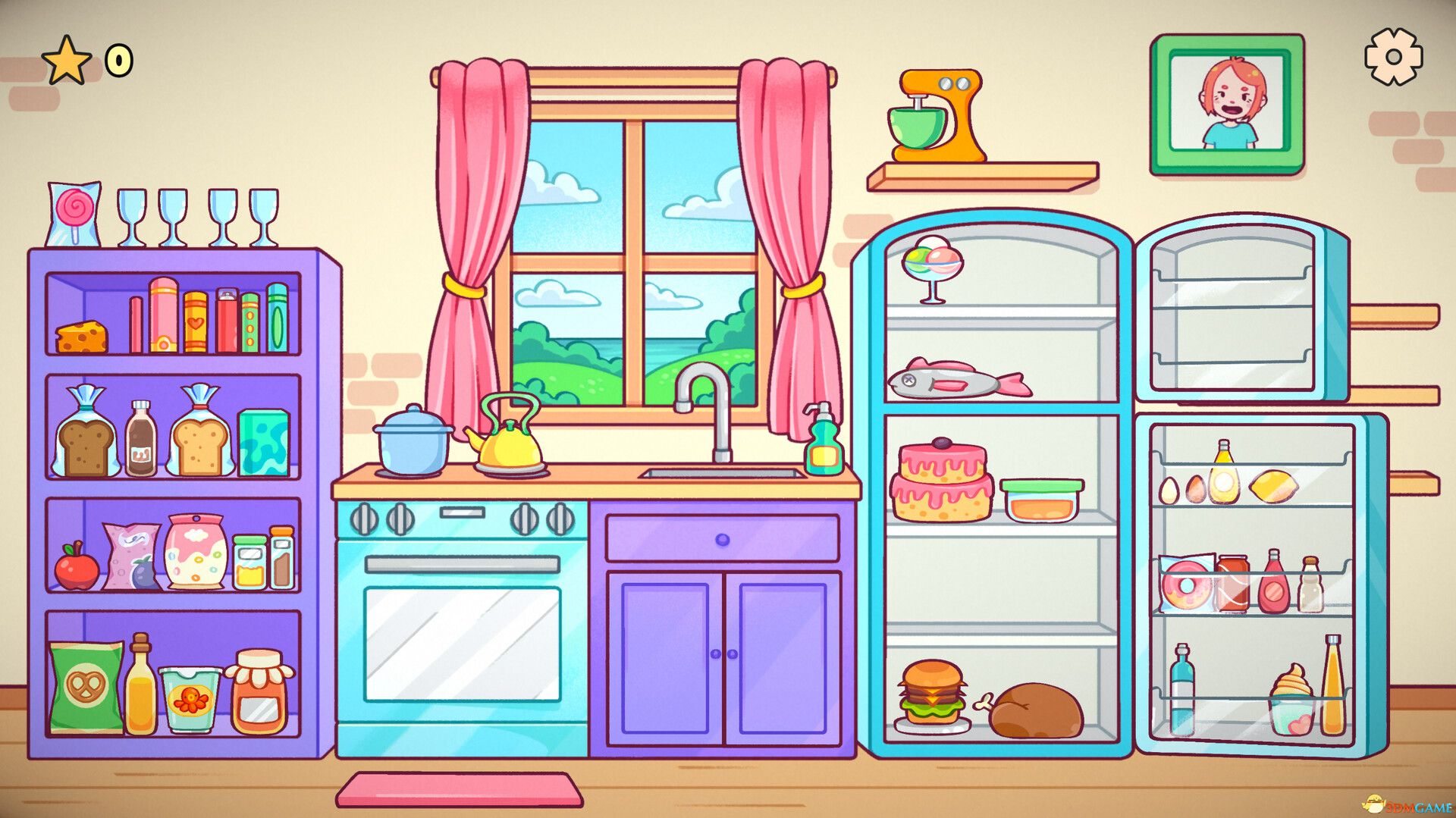Click the child's portrait in the green frame
Screen dimensions: 1456x818
pos(1228,102)
